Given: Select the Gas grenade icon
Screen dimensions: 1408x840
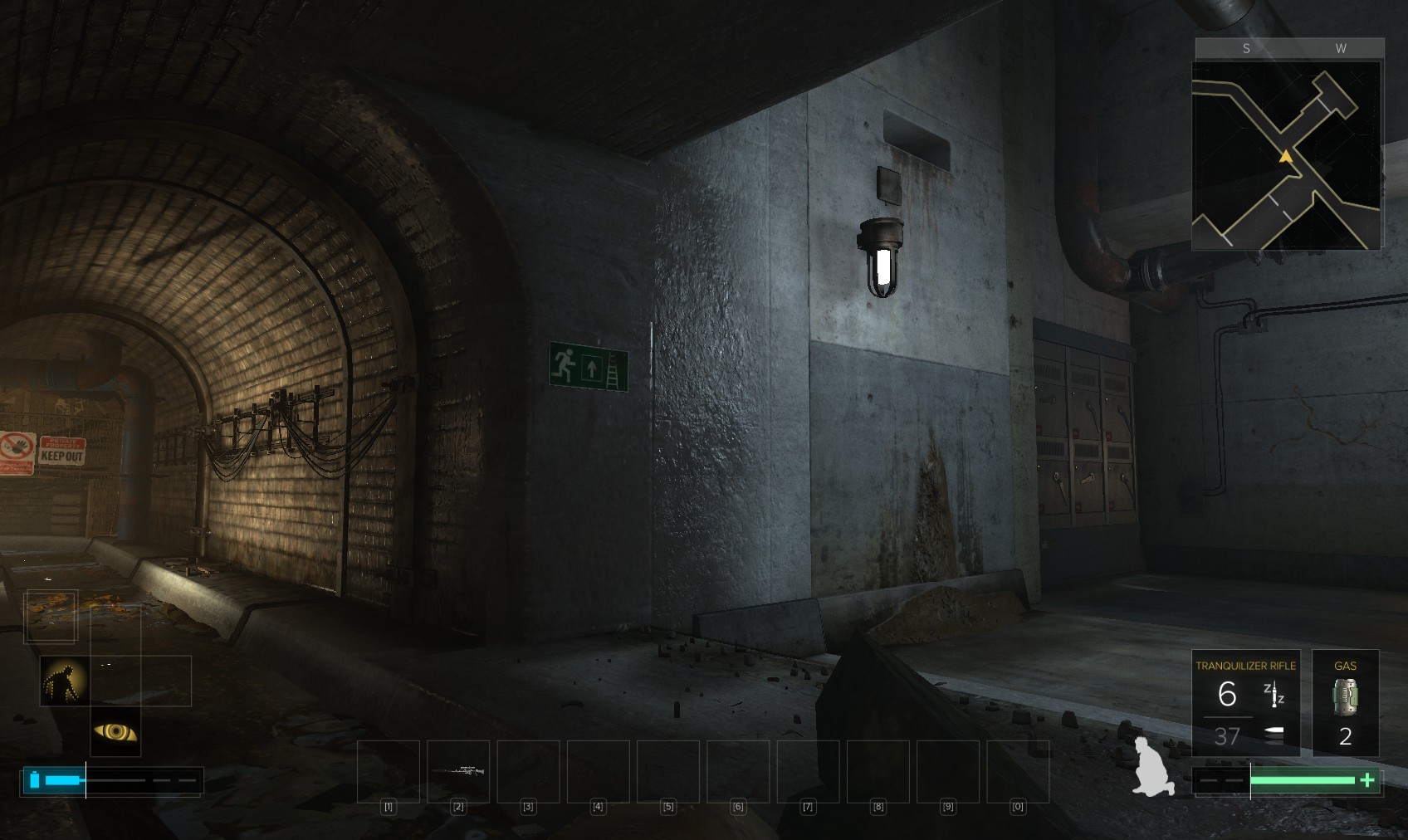Looking at the screenshot, I should coord(1345,696).
